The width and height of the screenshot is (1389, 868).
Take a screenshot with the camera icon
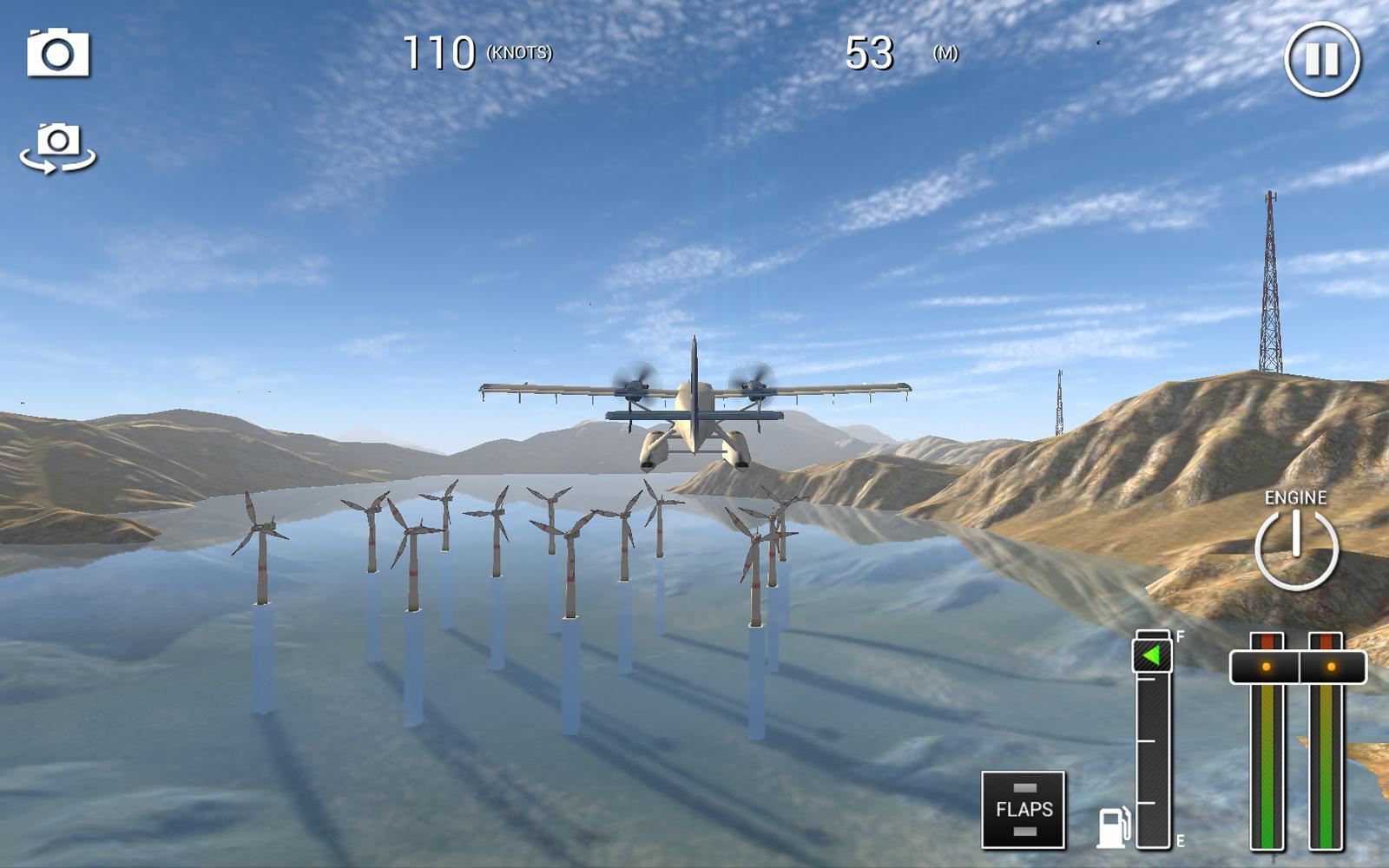(x=57, y=56)
